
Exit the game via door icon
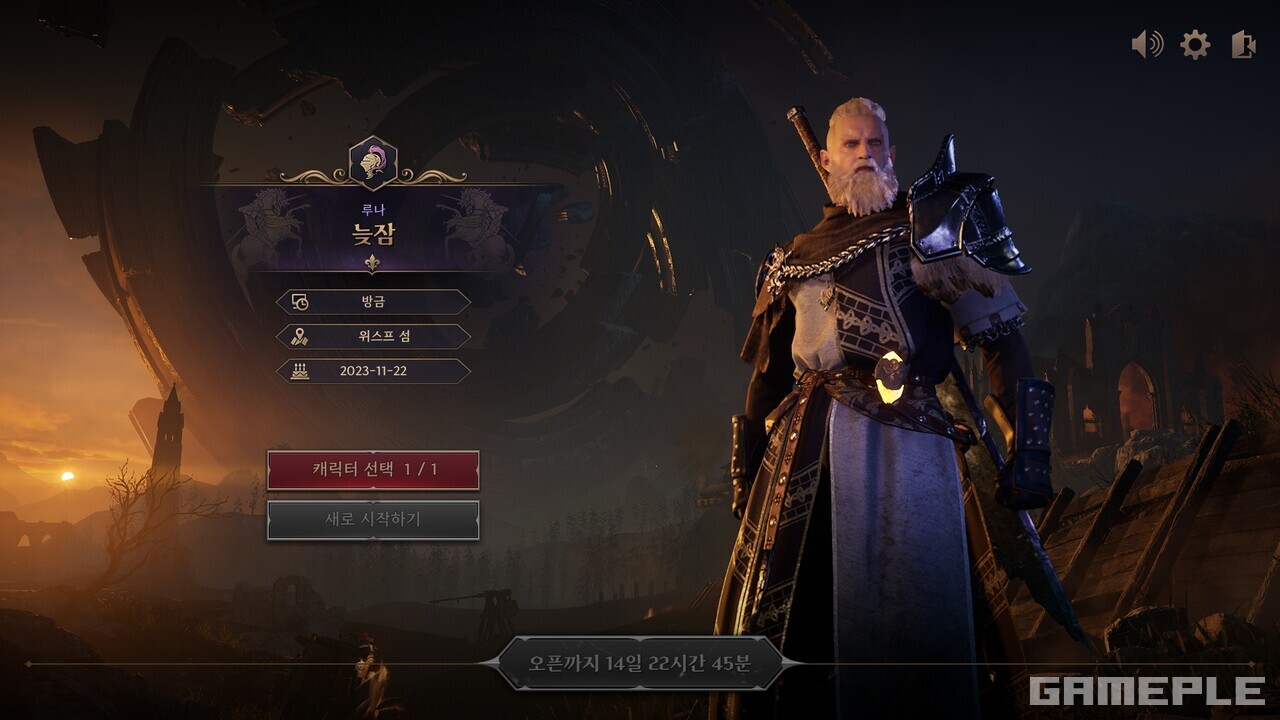click(x=1243, y=45)
